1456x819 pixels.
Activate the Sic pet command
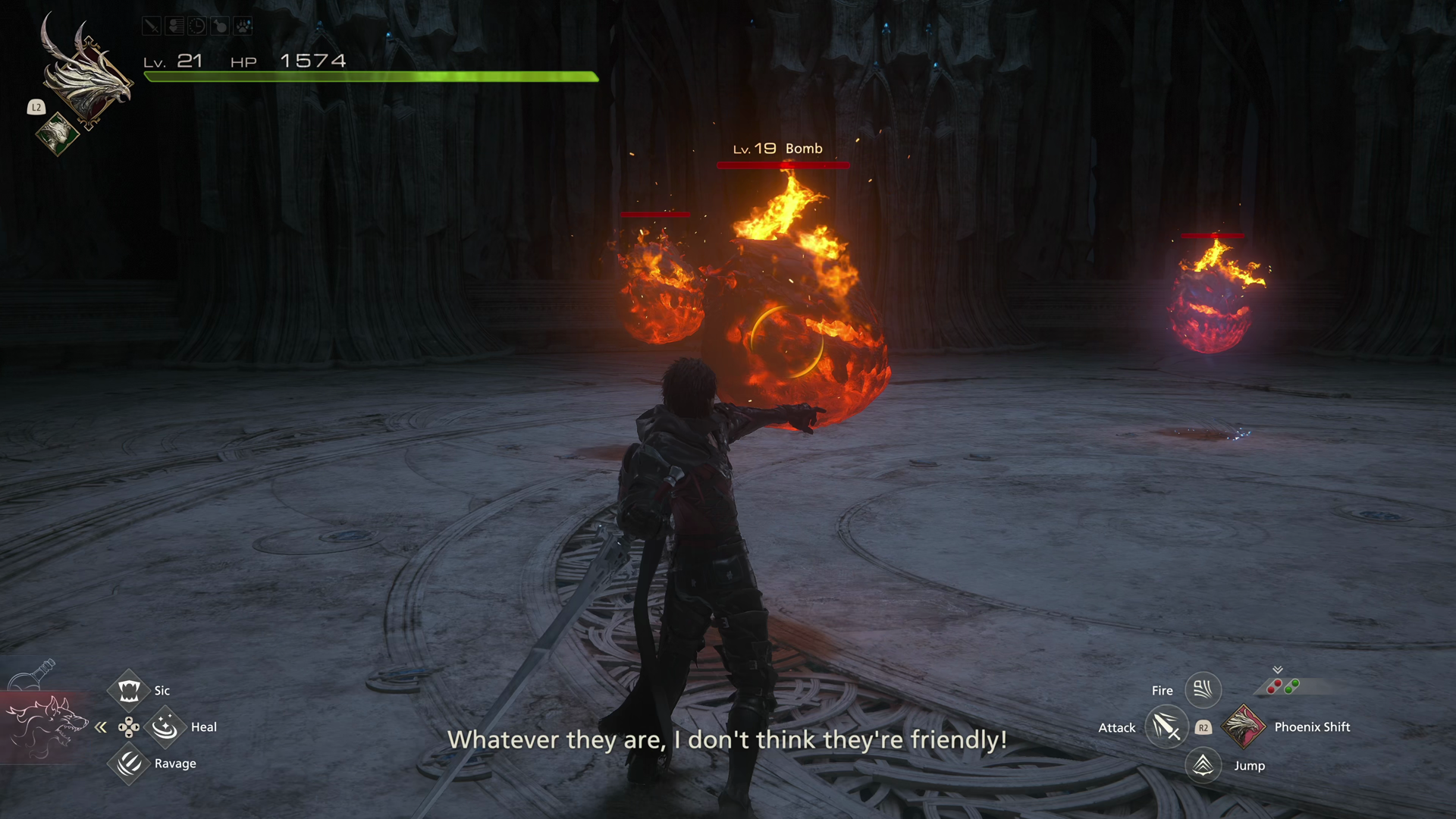click(129, 690)
